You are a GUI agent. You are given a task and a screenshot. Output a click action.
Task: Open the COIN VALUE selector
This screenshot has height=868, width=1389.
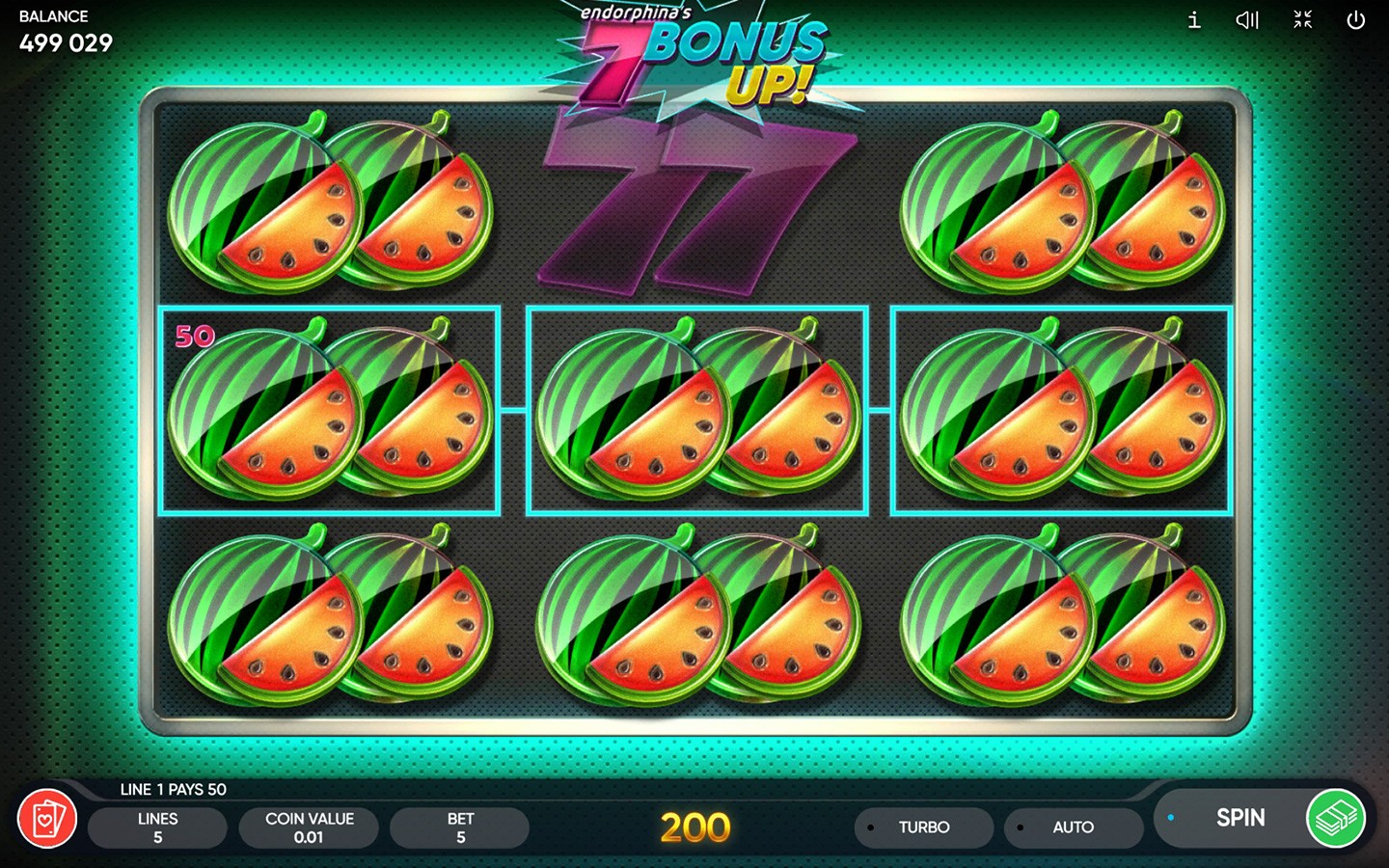coord(309,827)
